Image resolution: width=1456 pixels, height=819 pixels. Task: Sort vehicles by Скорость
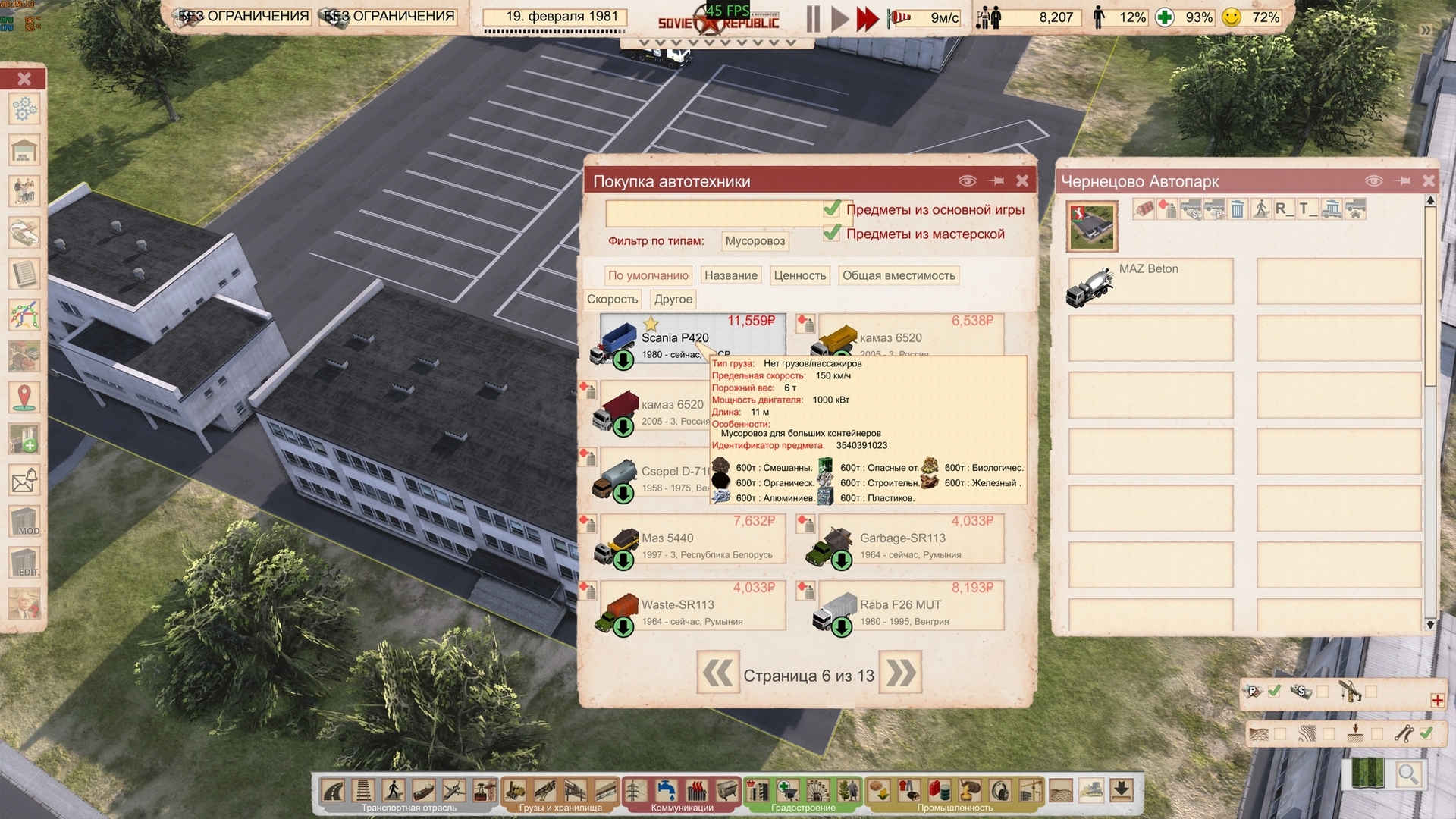[612, 299]
